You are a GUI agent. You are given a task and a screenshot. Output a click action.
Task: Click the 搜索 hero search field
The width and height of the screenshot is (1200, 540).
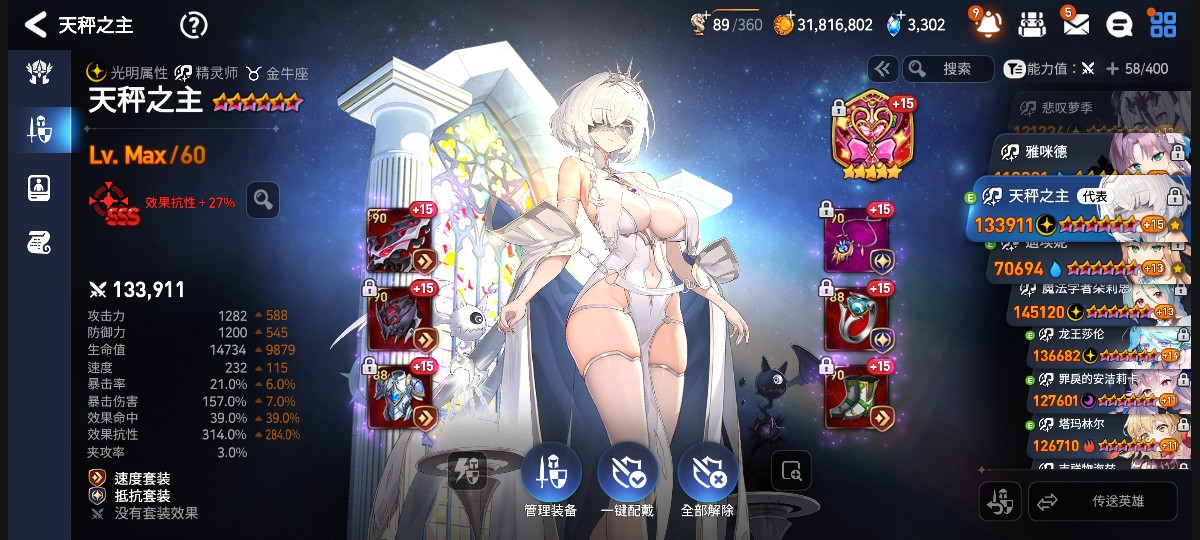tap(948, 68)
